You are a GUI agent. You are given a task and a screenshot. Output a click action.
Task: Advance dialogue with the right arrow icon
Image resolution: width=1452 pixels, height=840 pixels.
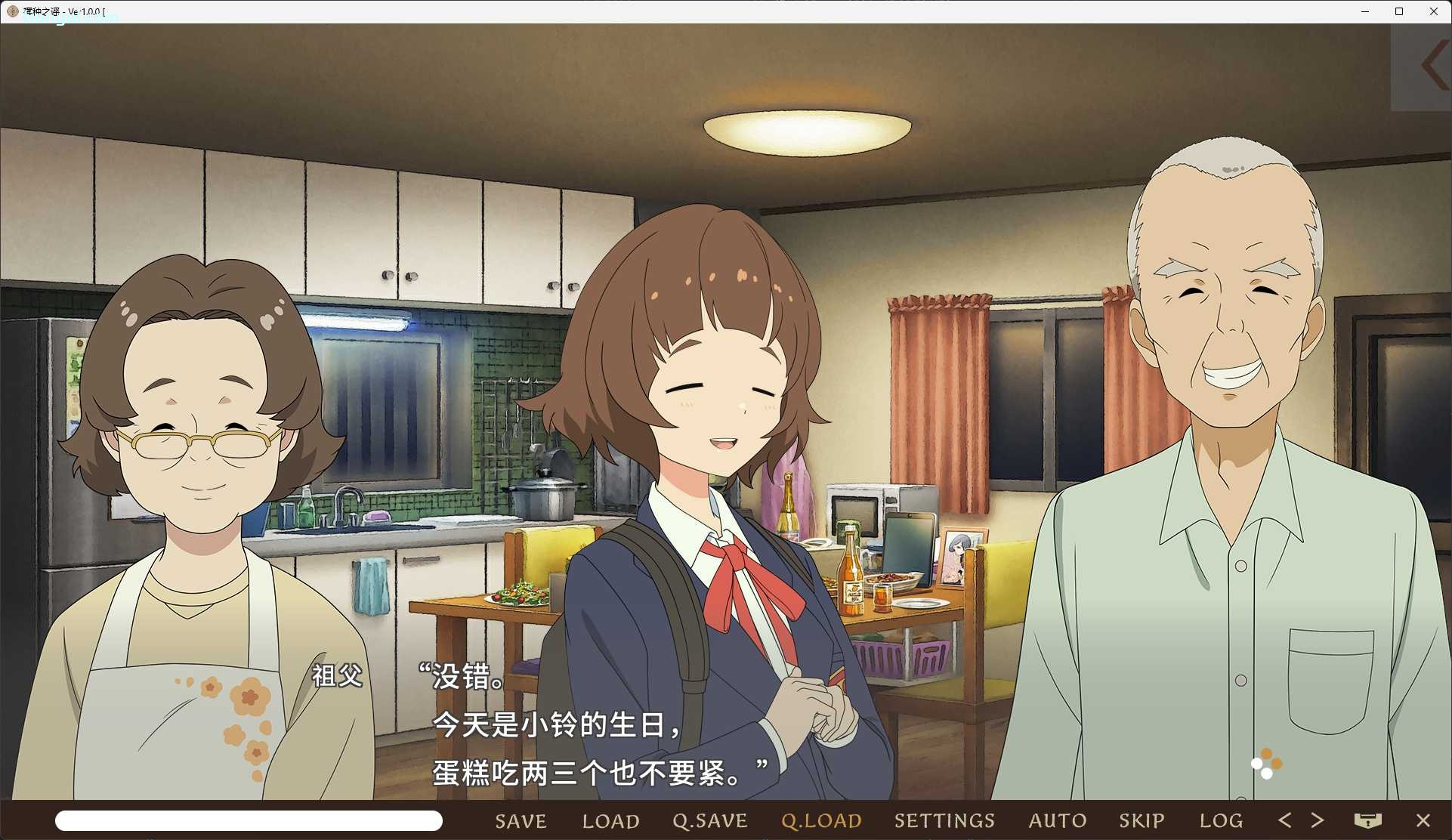[1318, 820]
